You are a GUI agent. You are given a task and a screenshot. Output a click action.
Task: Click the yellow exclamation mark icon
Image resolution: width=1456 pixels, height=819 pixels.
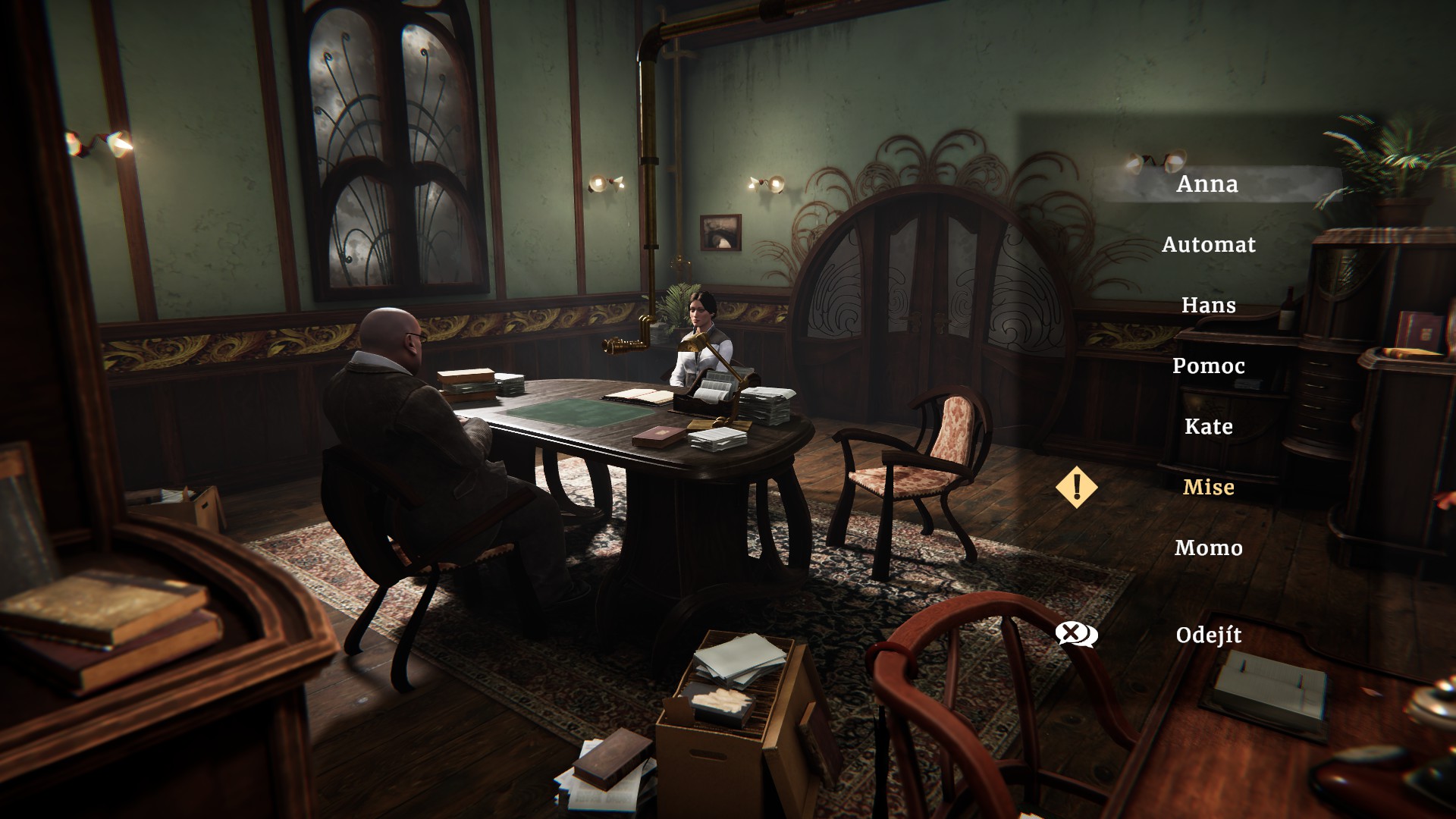pyautogui.click(x=1076, y=487)
